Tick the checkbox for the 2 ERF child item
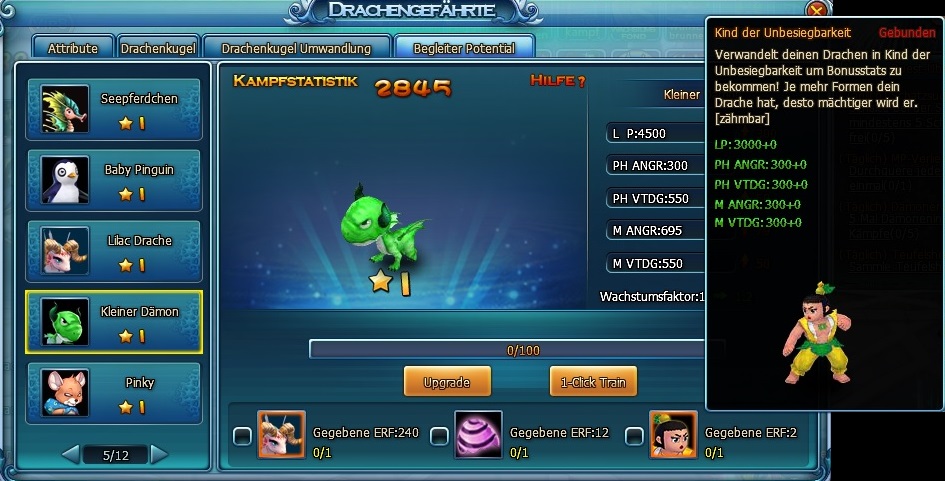This screenshot has height=481, width=945. coord(633,436)
